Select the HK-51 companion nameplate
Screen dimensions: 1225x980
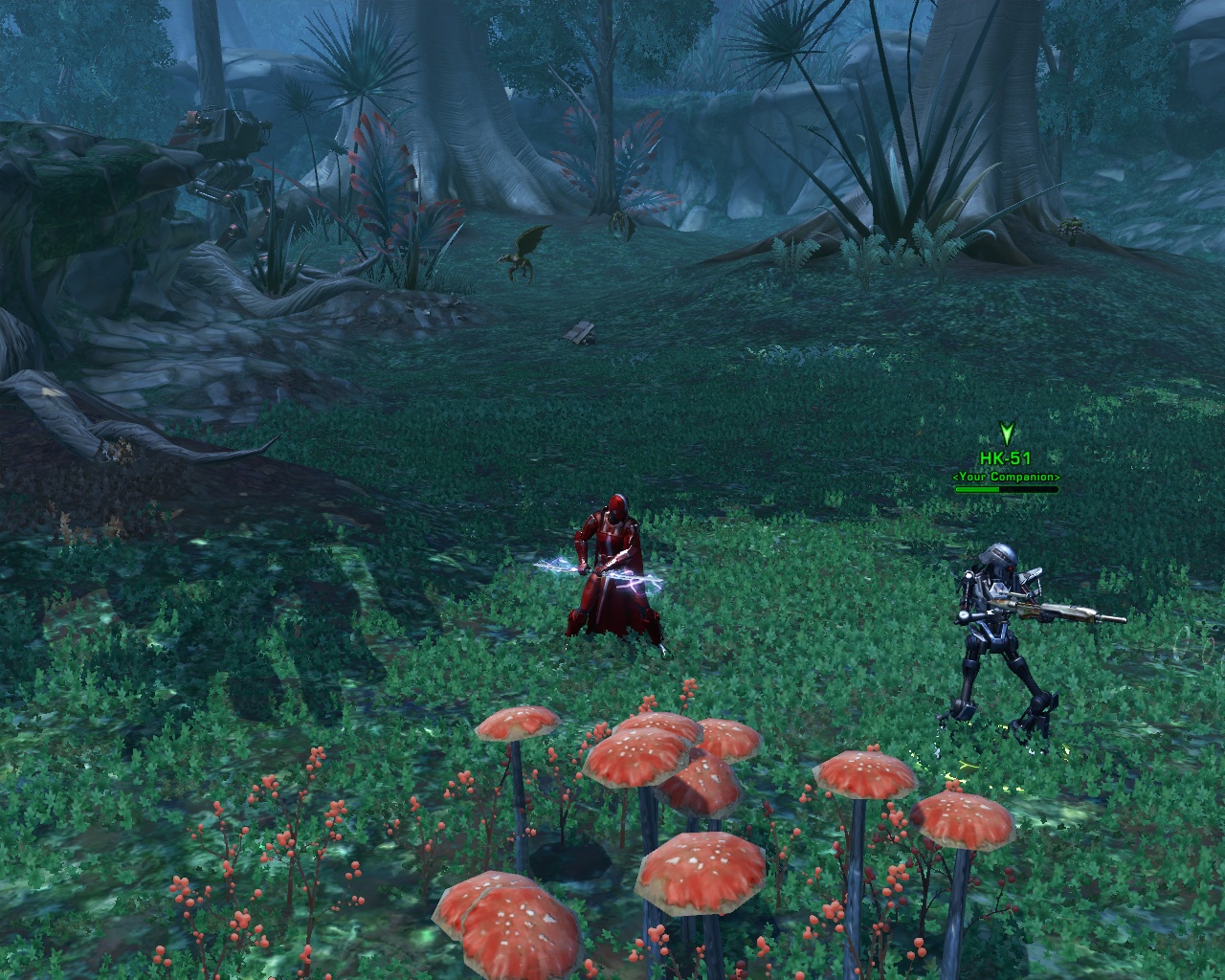pyautogui.click(x=1005, y=460)
